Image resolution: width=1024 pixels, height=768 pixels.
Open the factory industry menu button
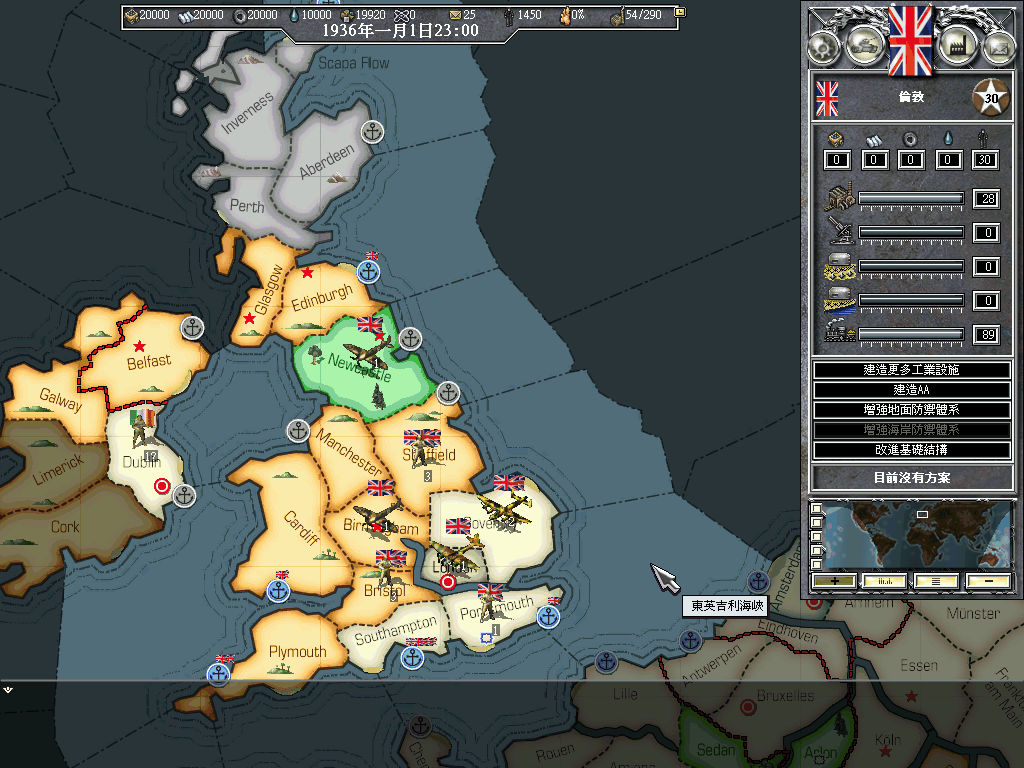957,44
